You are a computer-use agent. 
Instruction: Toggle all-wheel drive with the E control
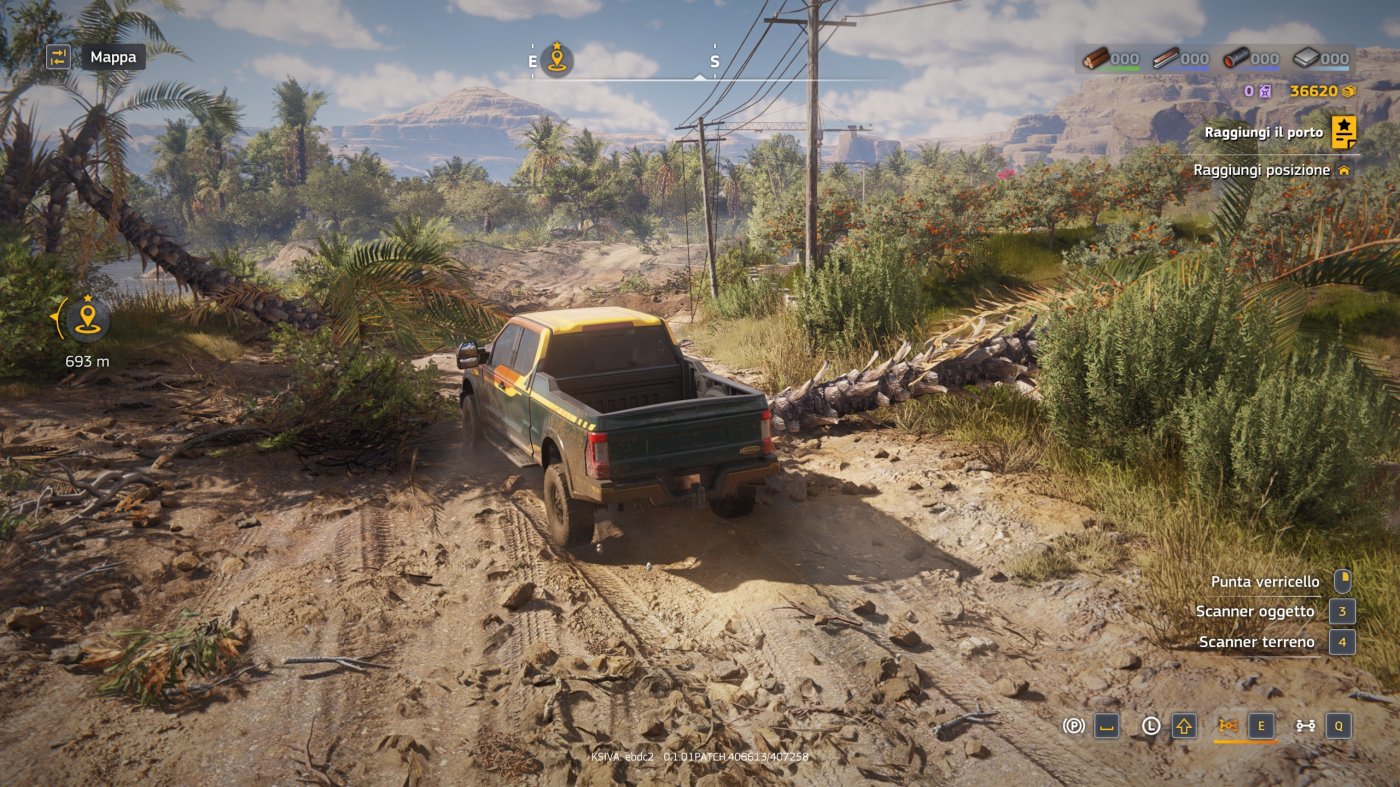click(1261, 726)
